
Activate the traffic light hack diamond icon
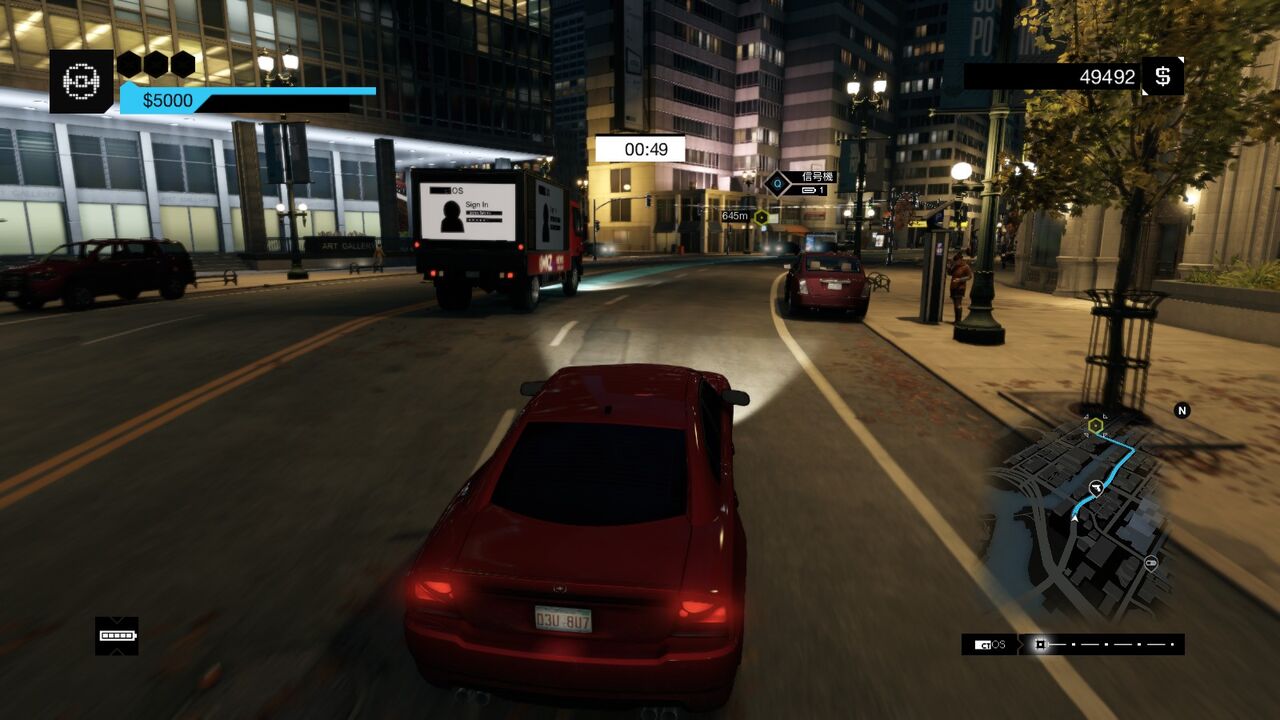[778, 183]
